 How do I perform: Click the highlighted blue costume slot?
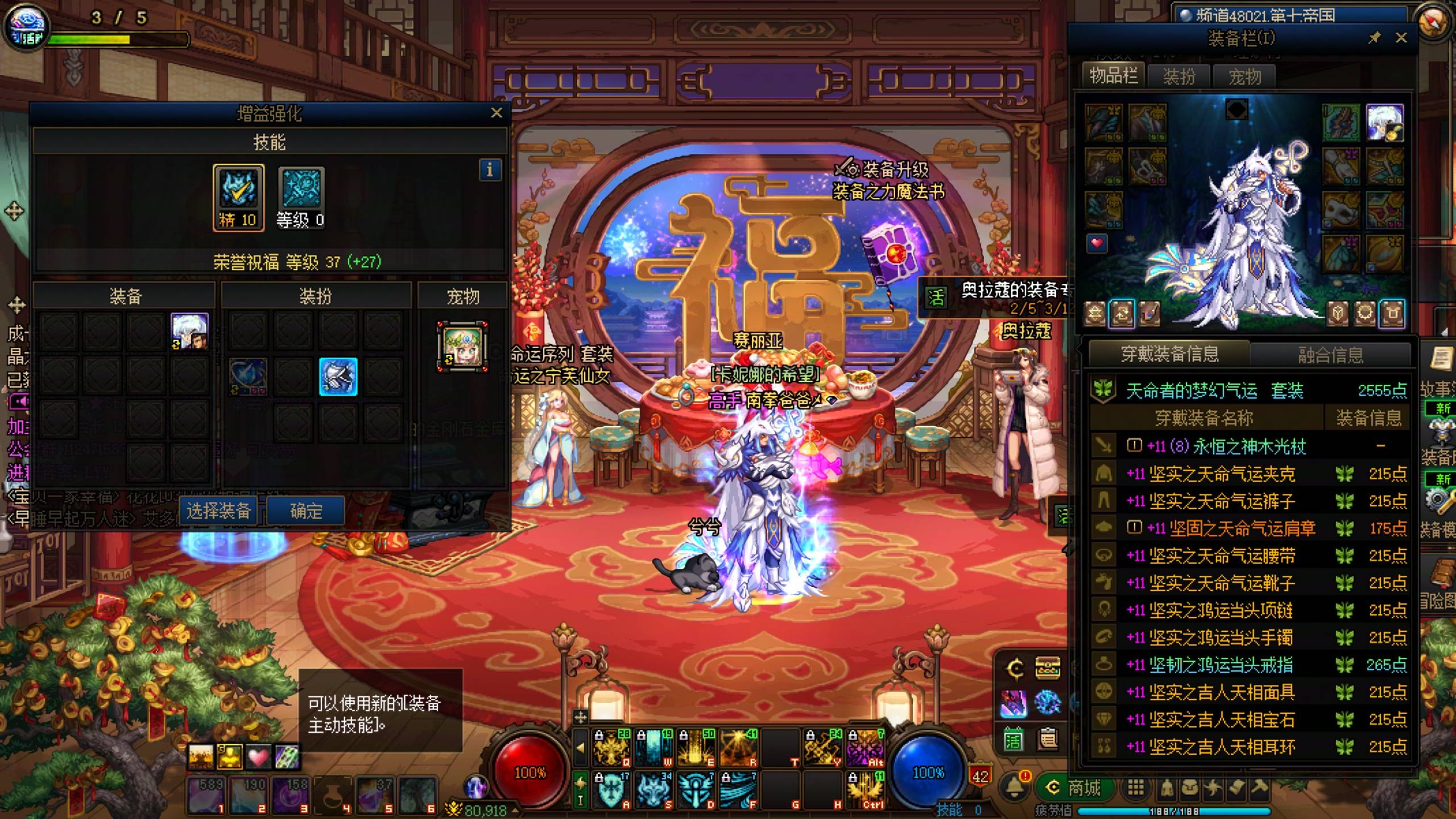338,377
